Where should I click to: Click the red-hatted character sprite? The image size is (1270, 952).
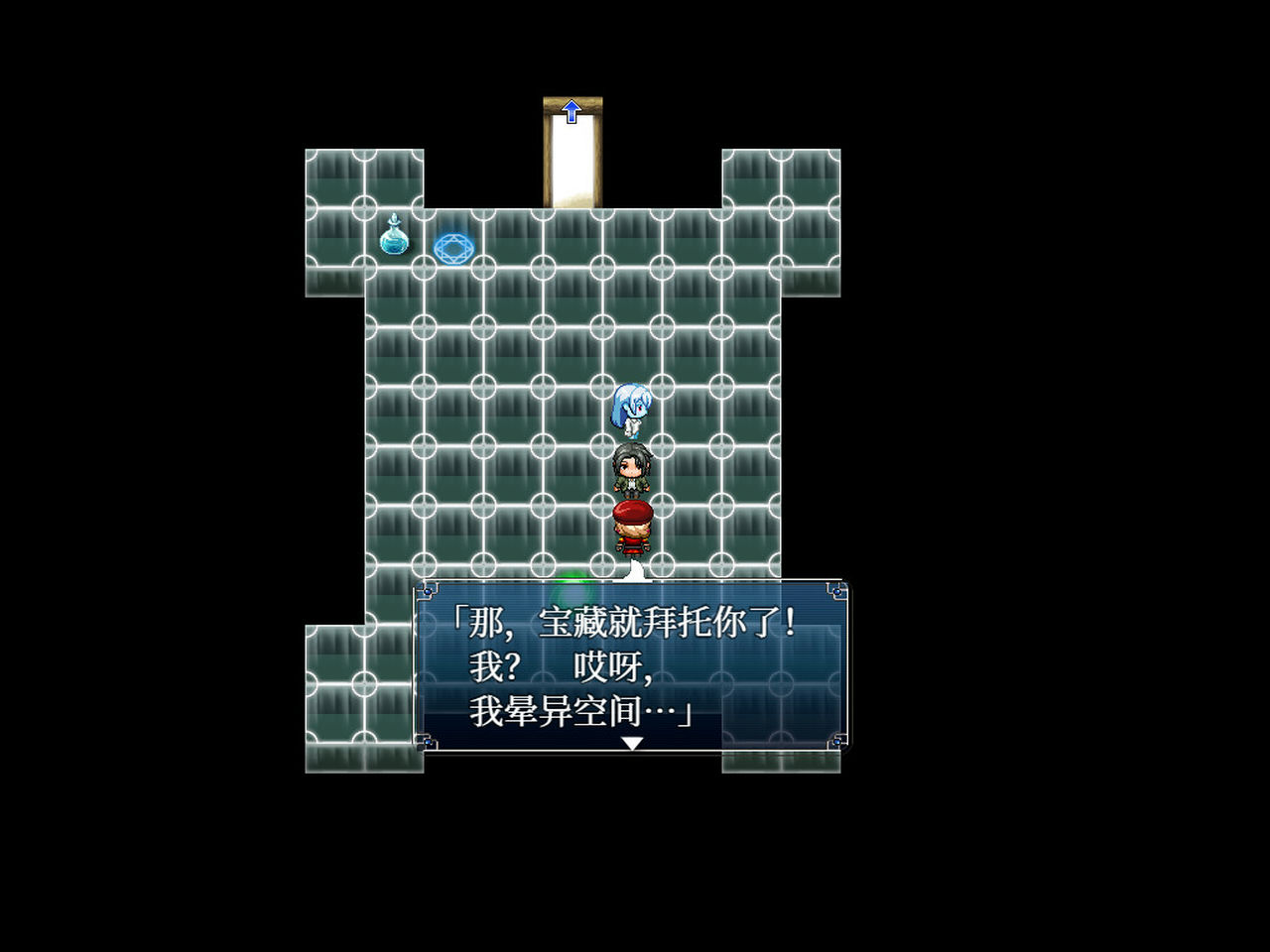point(634,524)
